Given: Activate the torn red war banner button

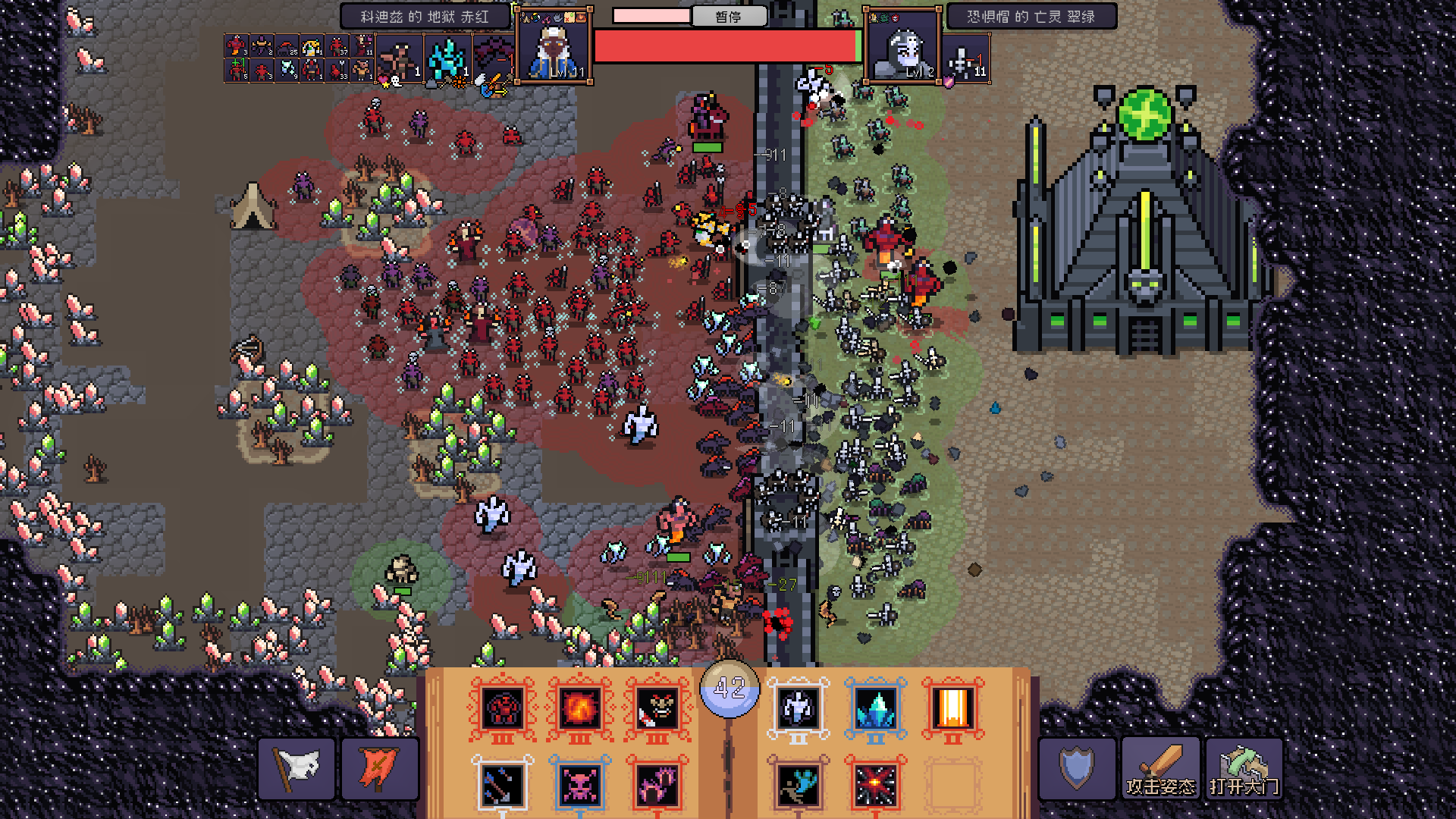Looking at the screenshot, I should click(x=380, y=769).
